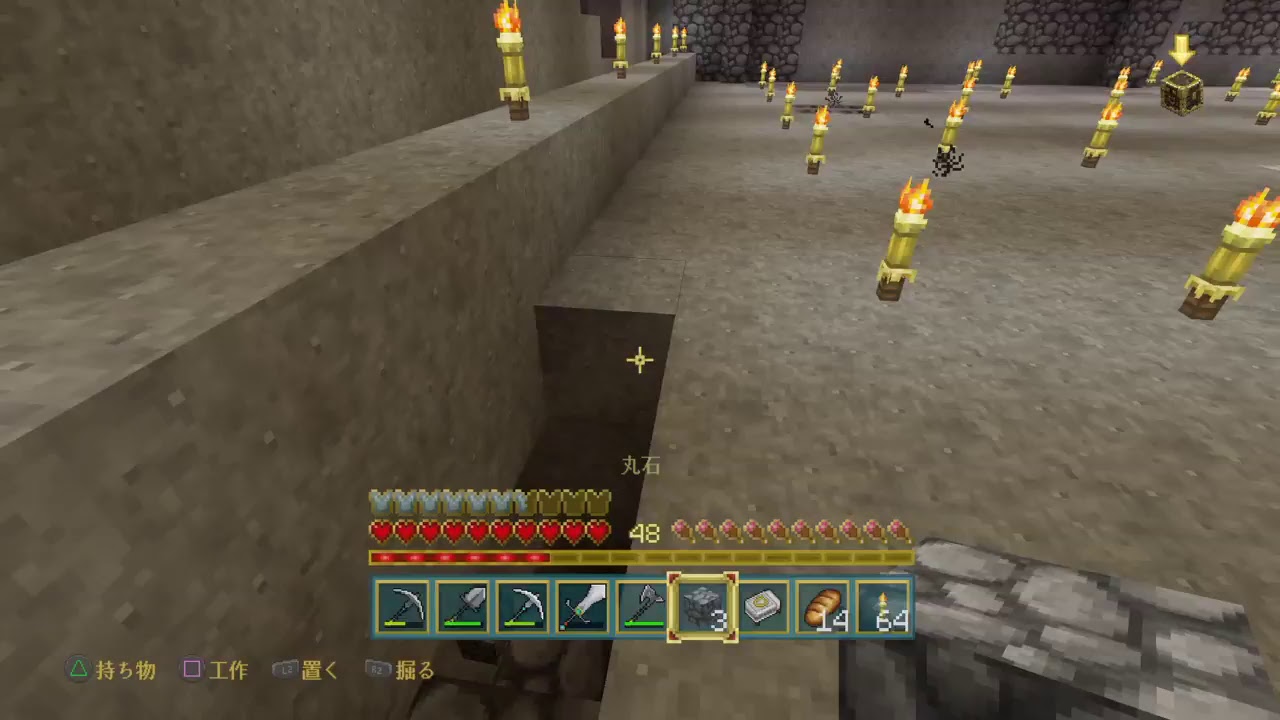Select the white pressure plate item

(x=765, y=605)
